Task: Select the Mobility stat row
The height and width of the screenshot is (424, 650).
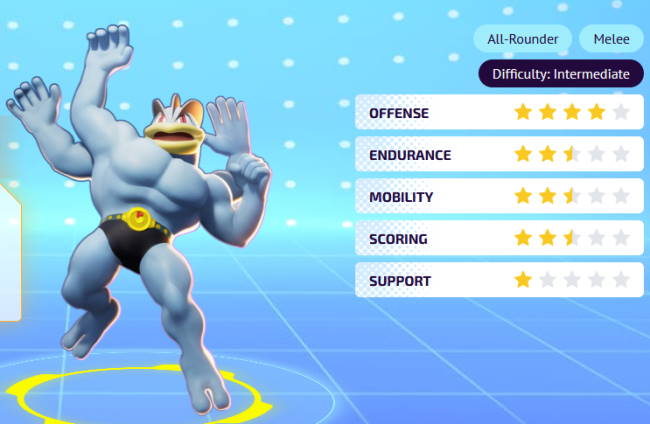Action: pyautogui.click(x=499, y=197)
